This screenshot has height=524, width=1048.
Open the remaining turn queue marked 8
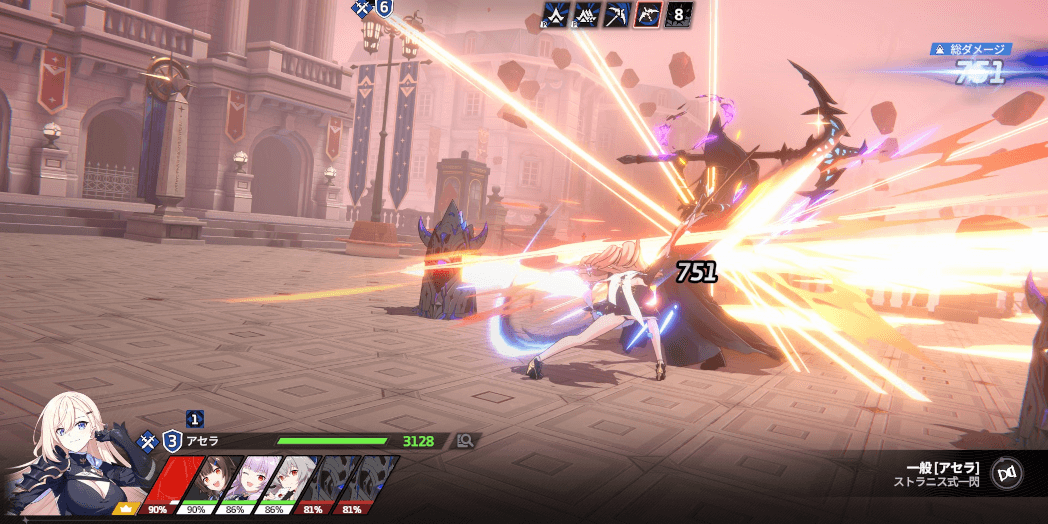click(679, 14)
